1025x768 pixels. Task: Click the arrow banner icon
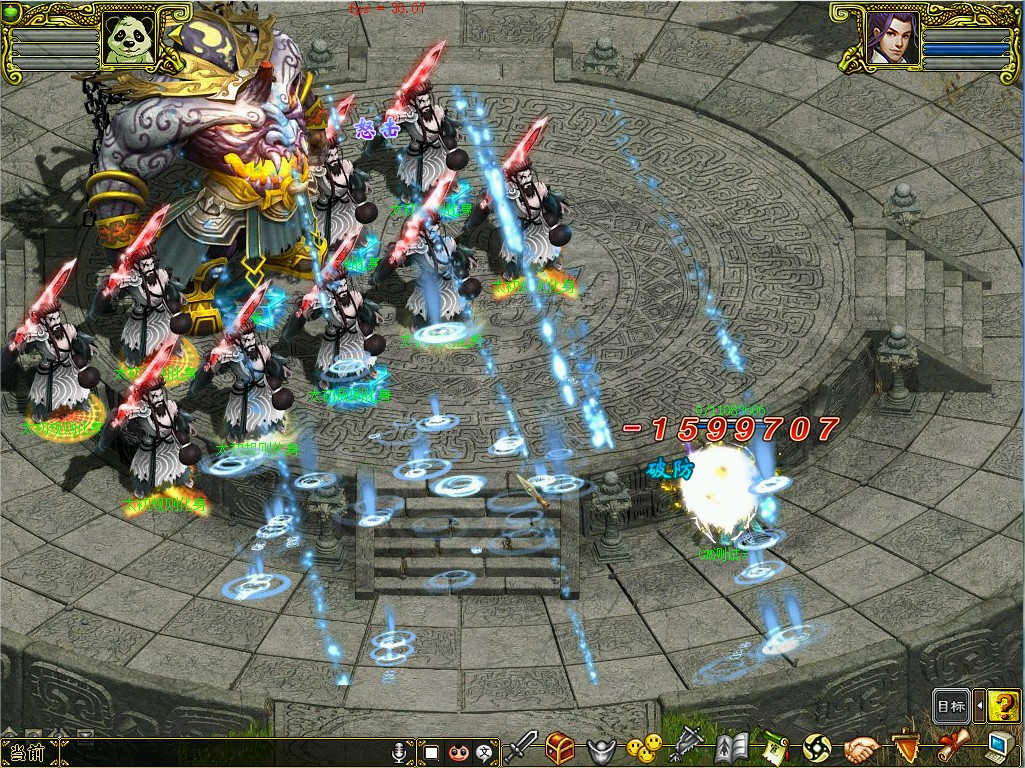(x=688, y=745)
